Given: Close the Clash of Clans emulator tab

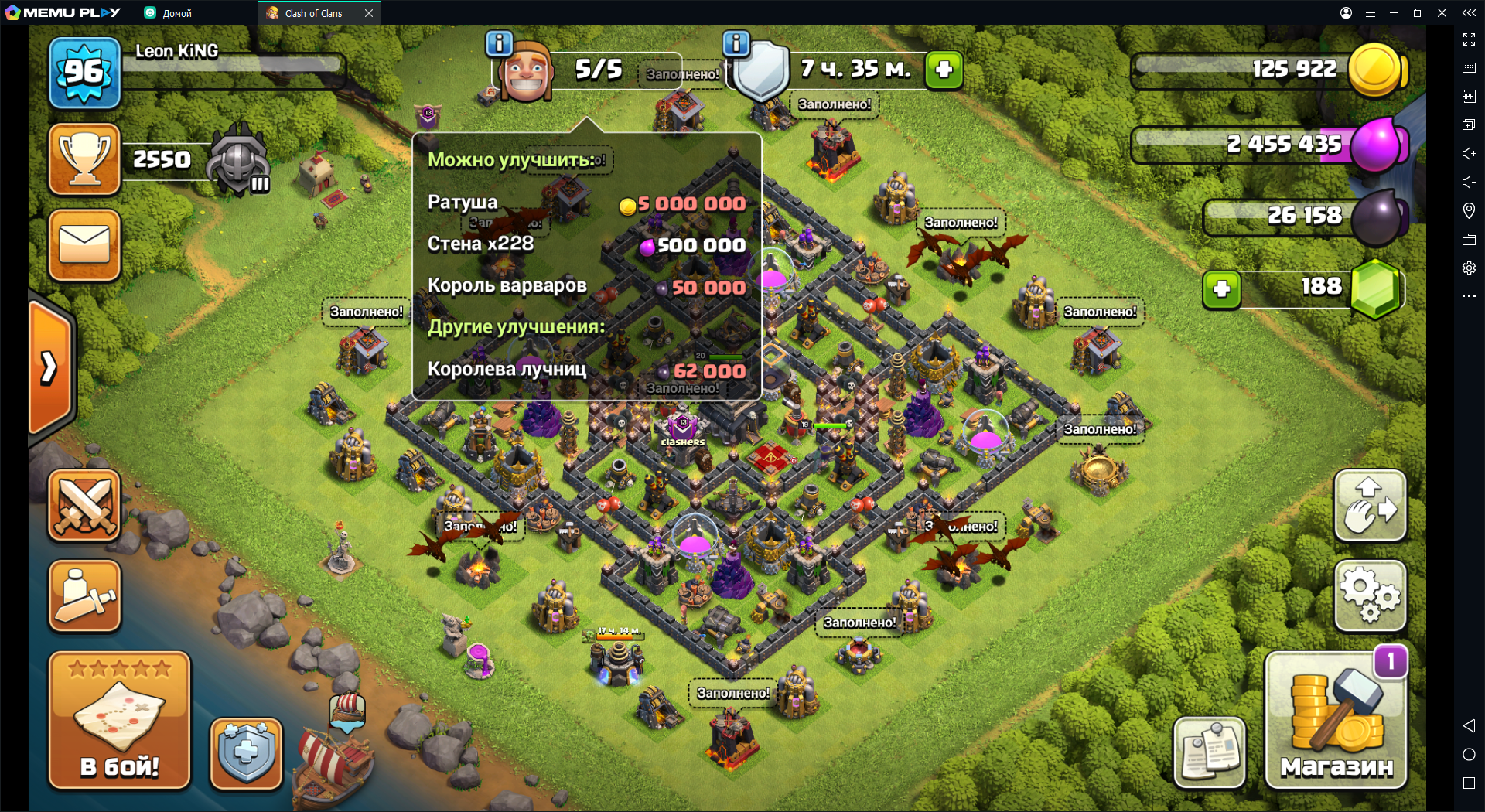Looking at the screenshot, I should coord(369,13).
